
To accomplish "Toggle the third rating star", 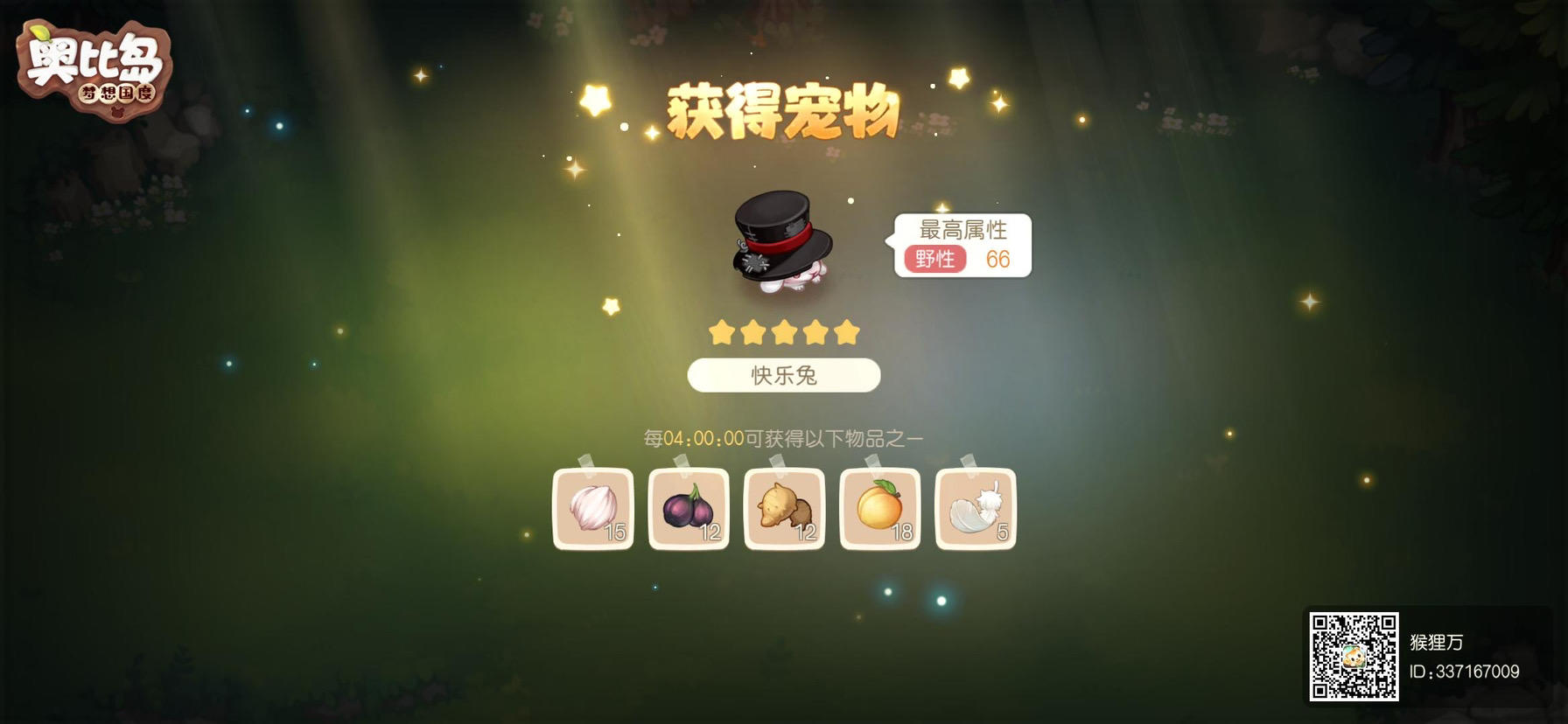I will [x=783, y=331].
